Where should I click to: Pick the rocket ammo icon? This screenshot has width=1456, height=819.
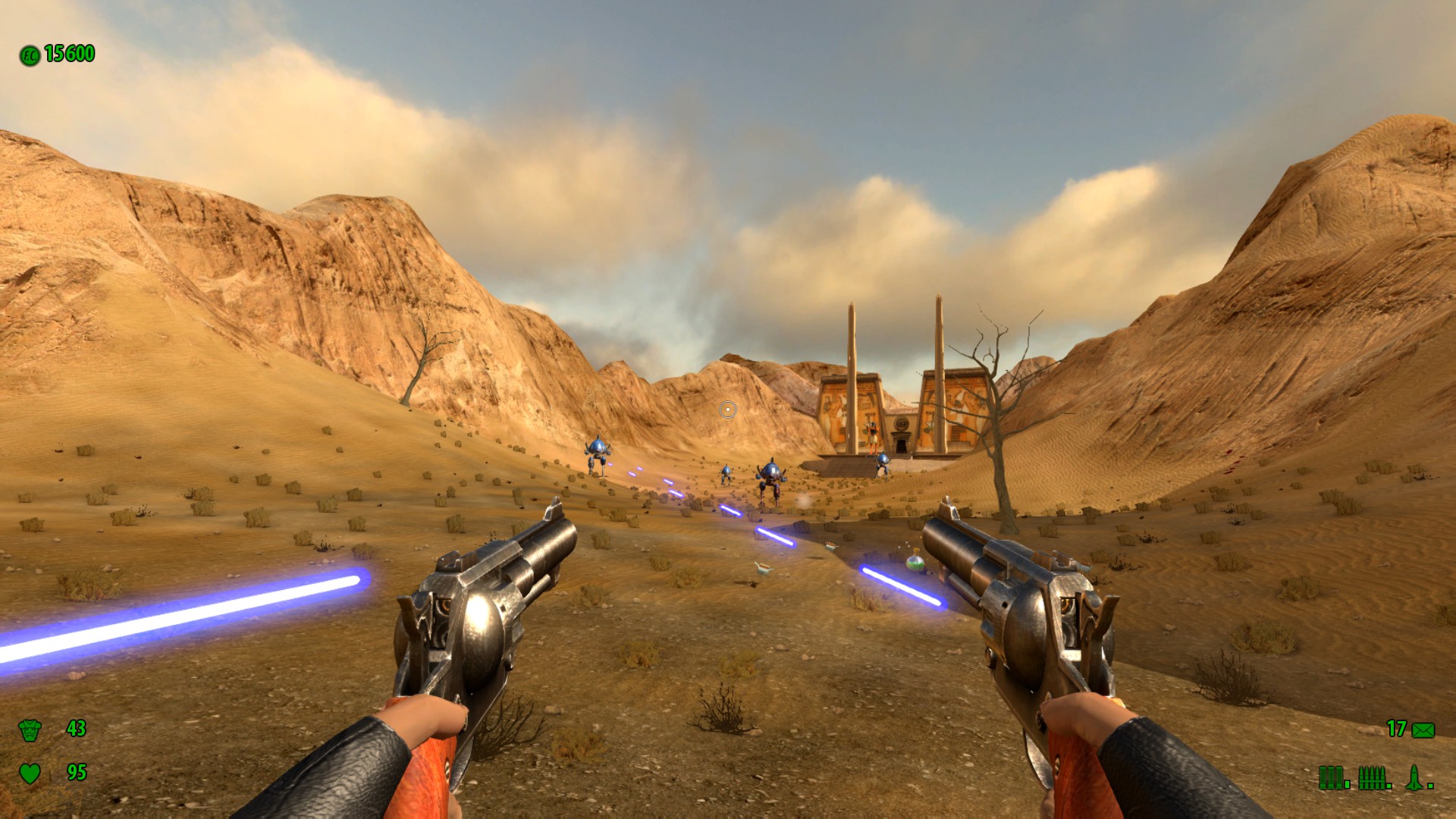(1414, 777)
